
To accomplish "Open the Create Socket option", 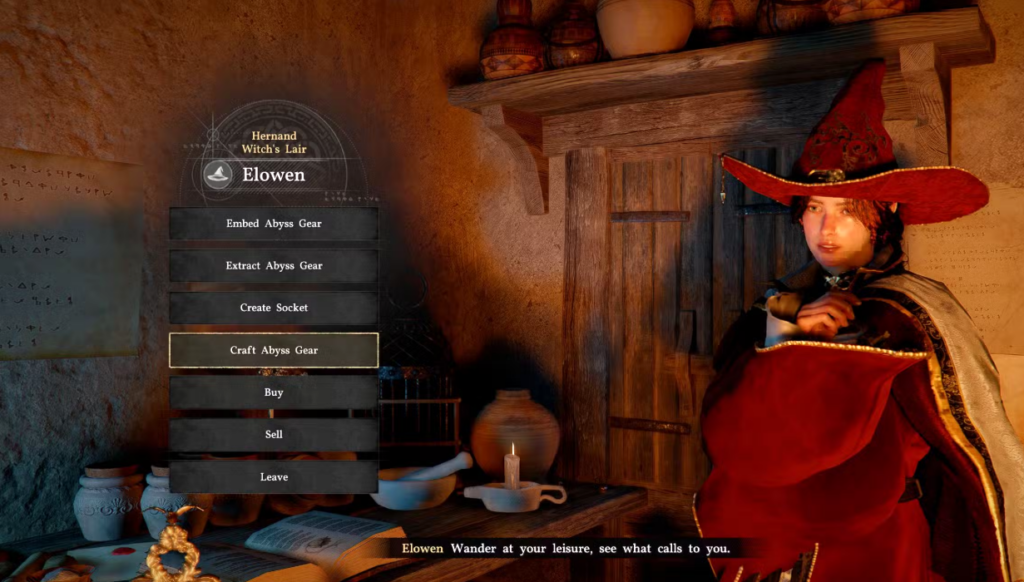I will pos(273,308).
